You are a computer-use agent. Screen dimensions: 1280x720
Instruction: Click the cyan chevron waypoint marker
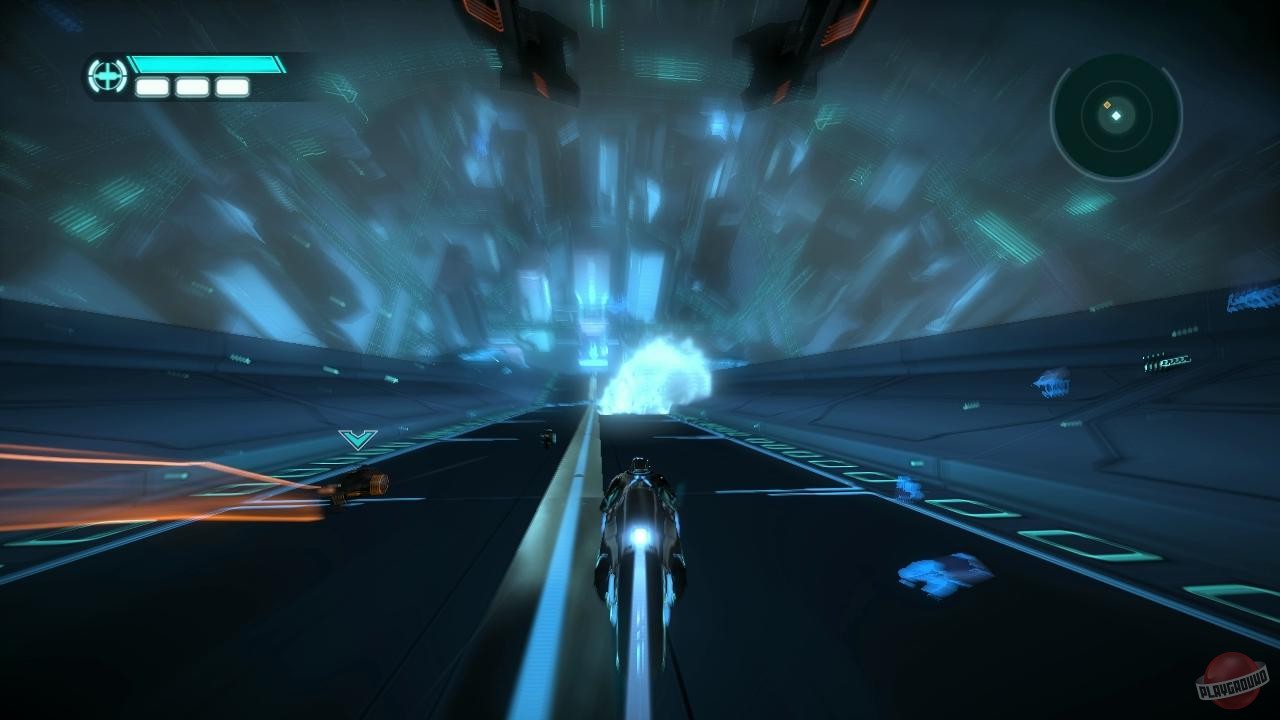[x=355, y=437]
